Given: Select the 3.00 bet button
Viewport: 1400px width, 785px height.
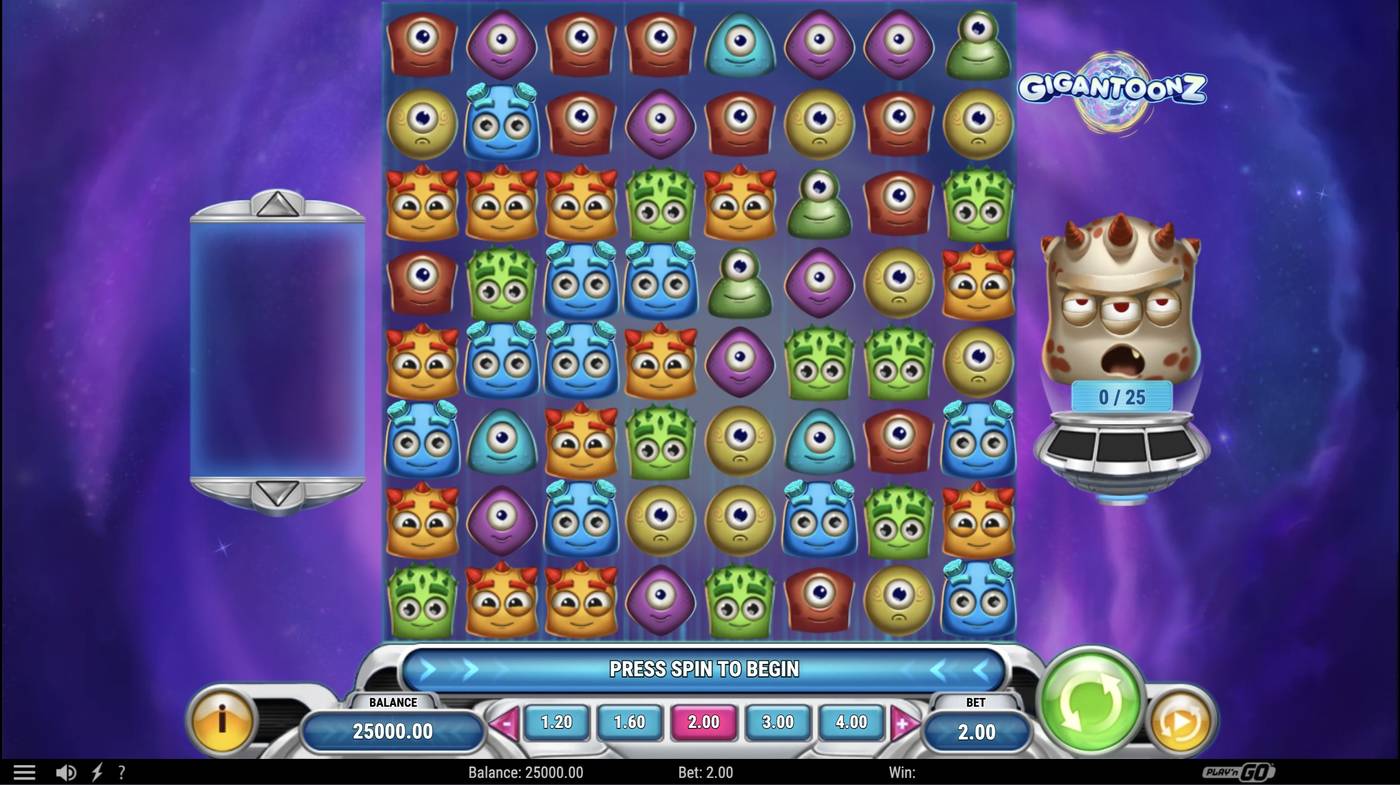Looking at the screenshot, I should pyautogui.click(x=777, y=721).
